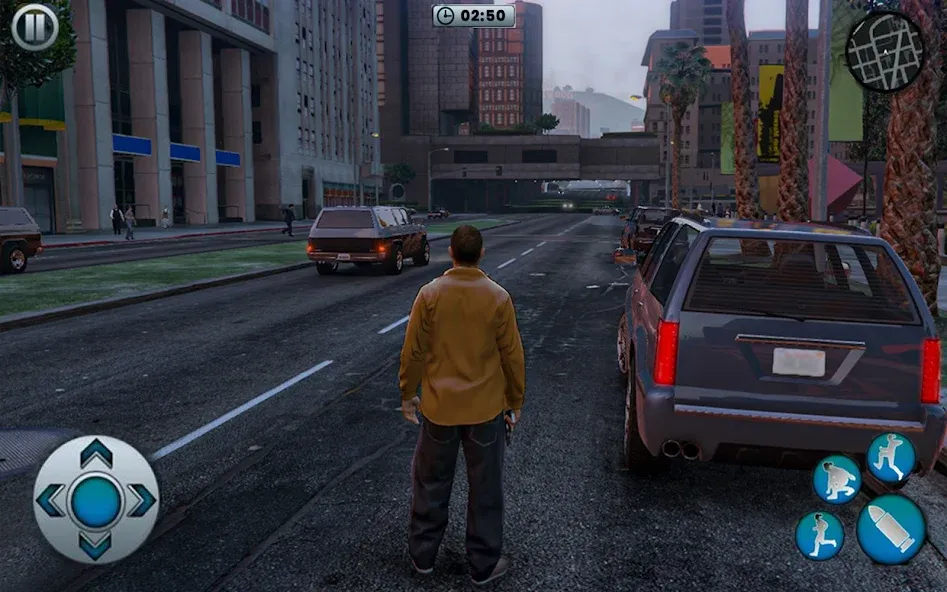The height and width of the screenshot is (592, 947).
Task: Open the circular minimap
Action: 885,51
